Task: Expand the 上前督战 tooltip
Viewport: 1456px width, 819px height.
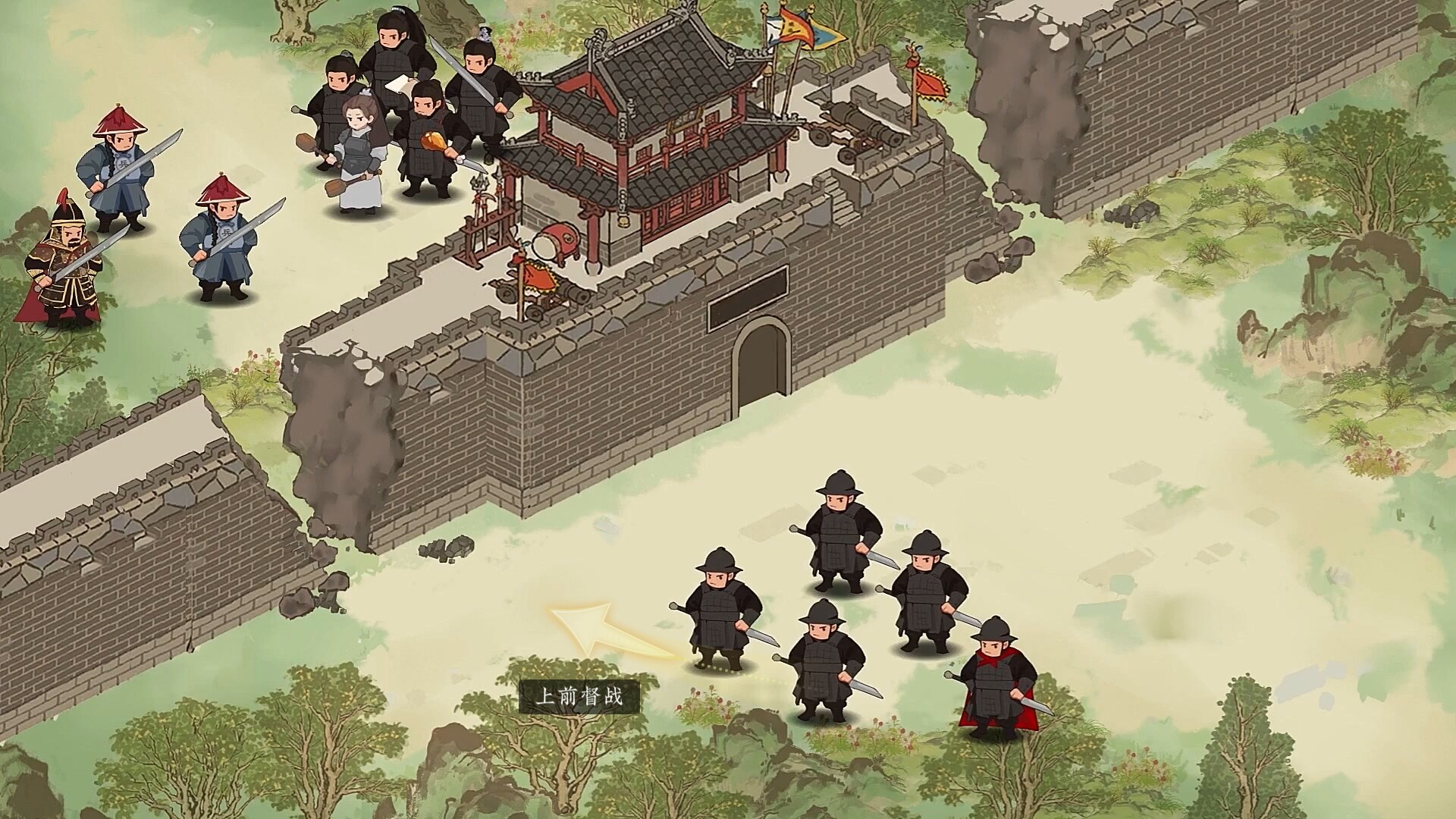Action: pos(584,694)
